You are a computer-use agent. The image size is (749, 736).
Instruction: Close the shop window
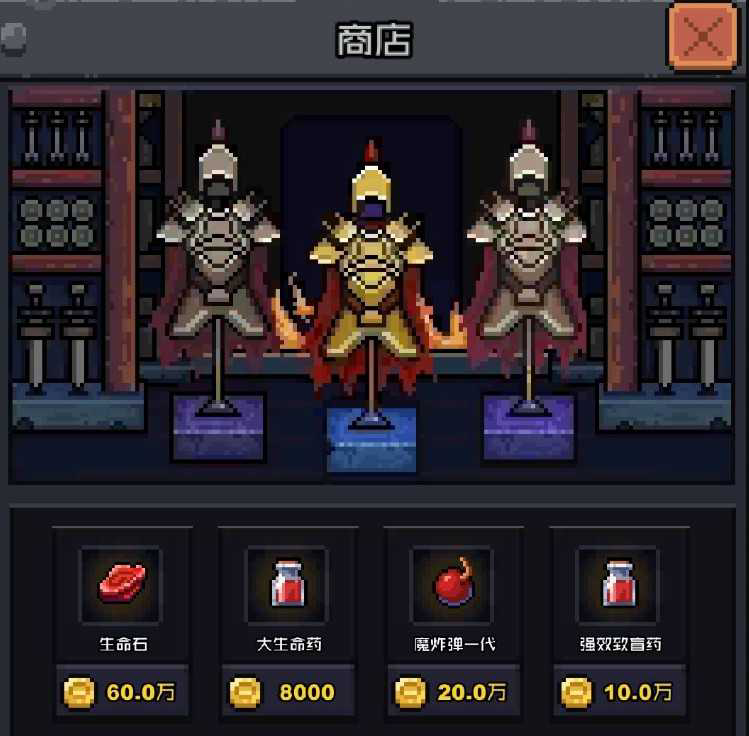tap(703, 38)
